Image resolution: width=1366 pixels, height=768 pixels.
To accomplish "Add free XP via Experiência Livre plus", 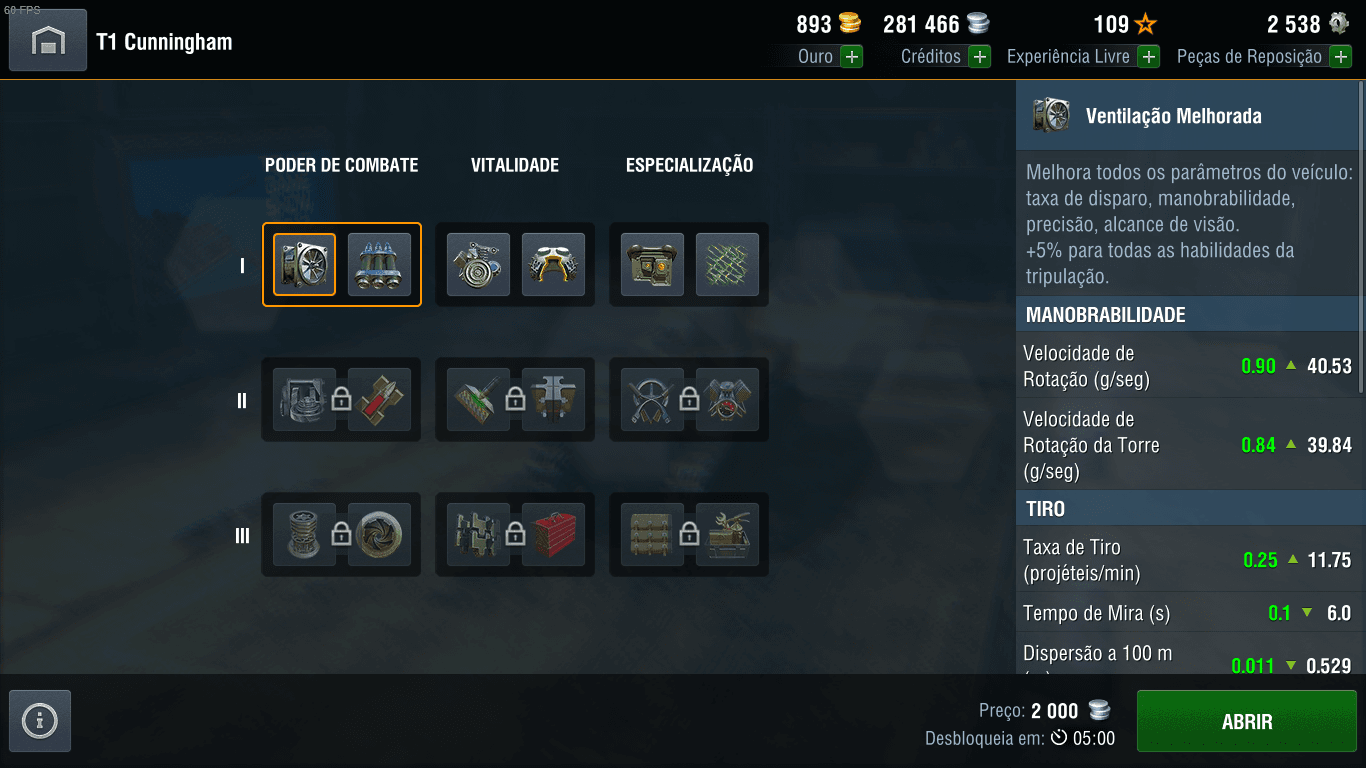I will click(1149, 57).
